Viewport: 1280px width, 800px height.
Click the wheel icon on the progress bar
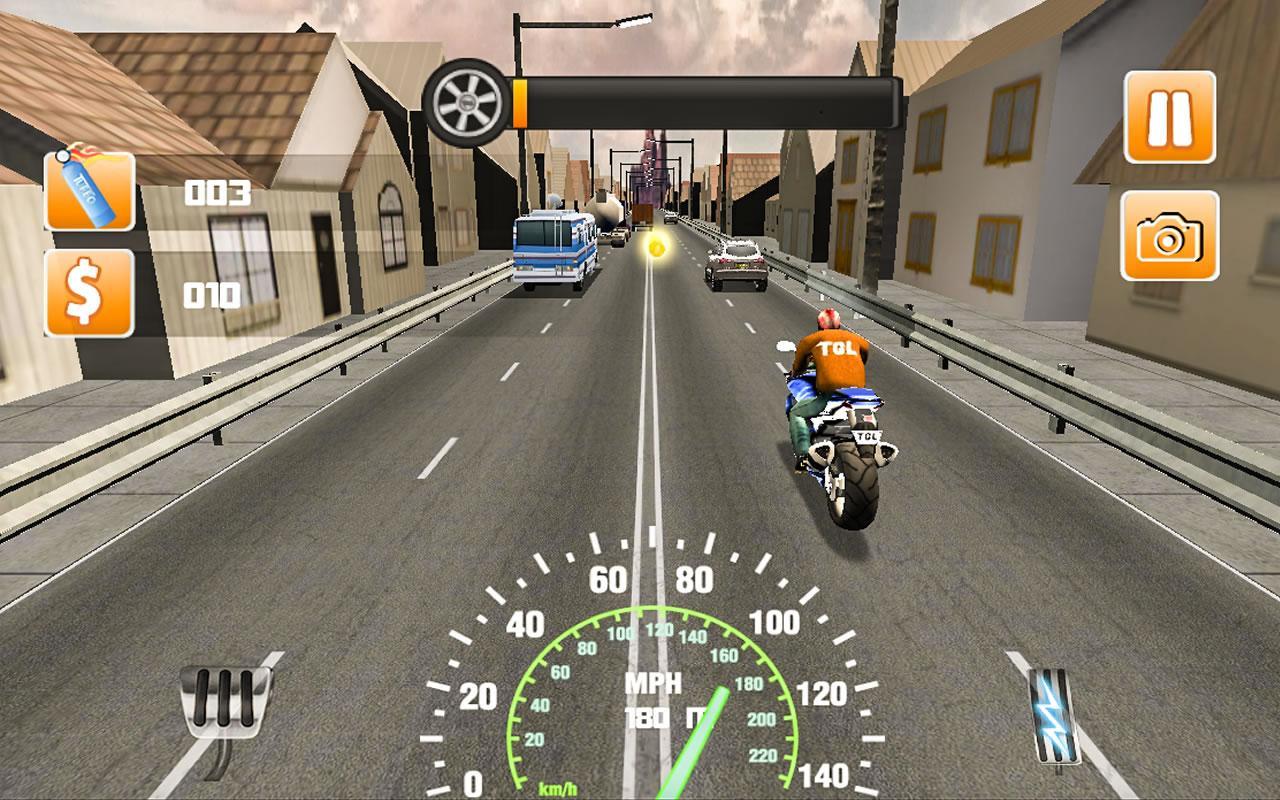pyautogui.click(x=466, y=101)
